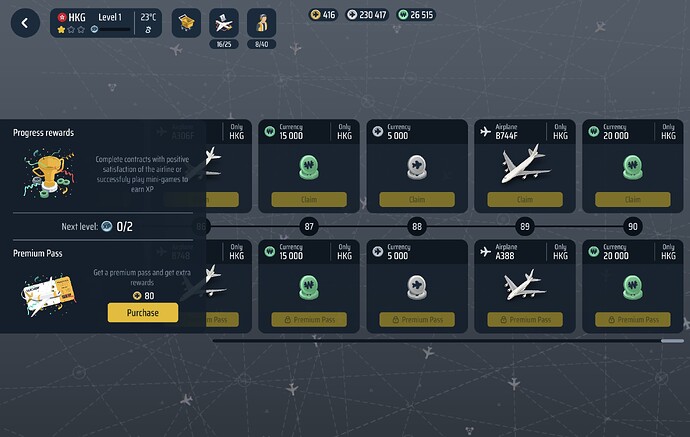Select Premium Pass button under 5 000 currency
Image resolution: width=690 pixels, height=437 pixels.
coord(416,319)
